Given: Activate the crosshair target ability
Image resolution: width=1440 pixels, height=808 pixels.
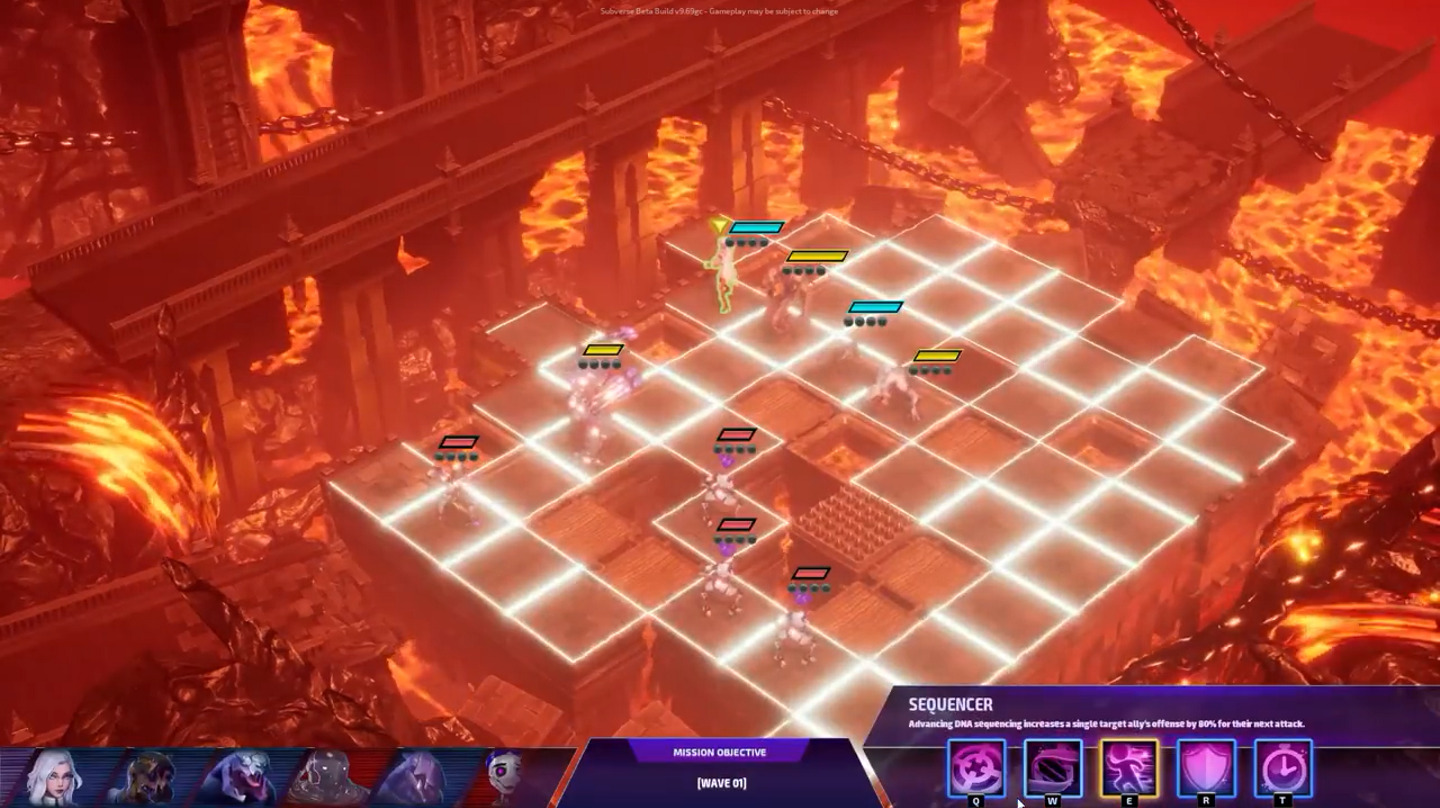Looking at the screenshot, I should coord(976,768).
